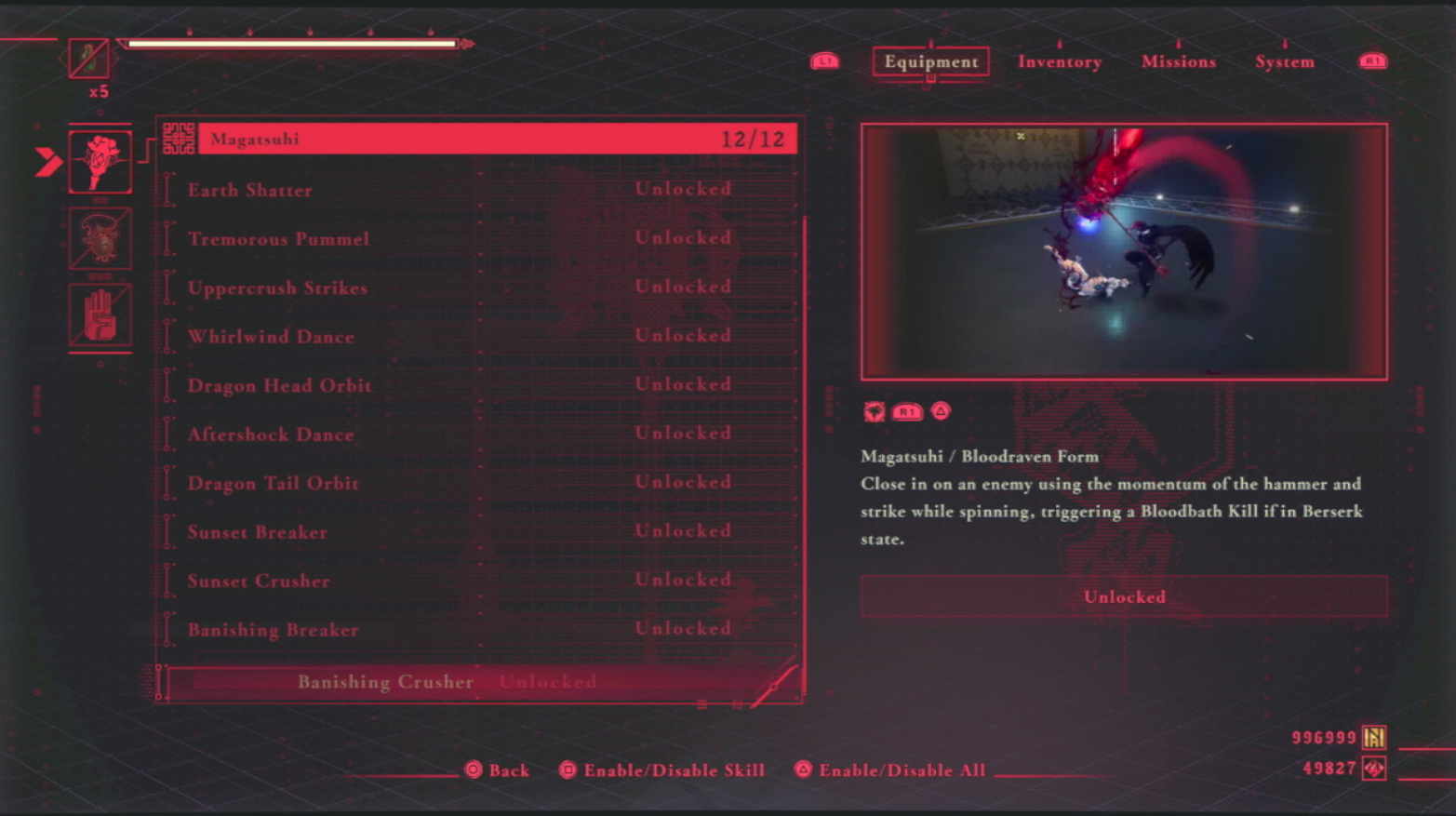The width and height of the screenshot is (1456, 816).
Task: Play the skill preview thumbnail
Action: pyautogui.click(x=1124, y=251)
